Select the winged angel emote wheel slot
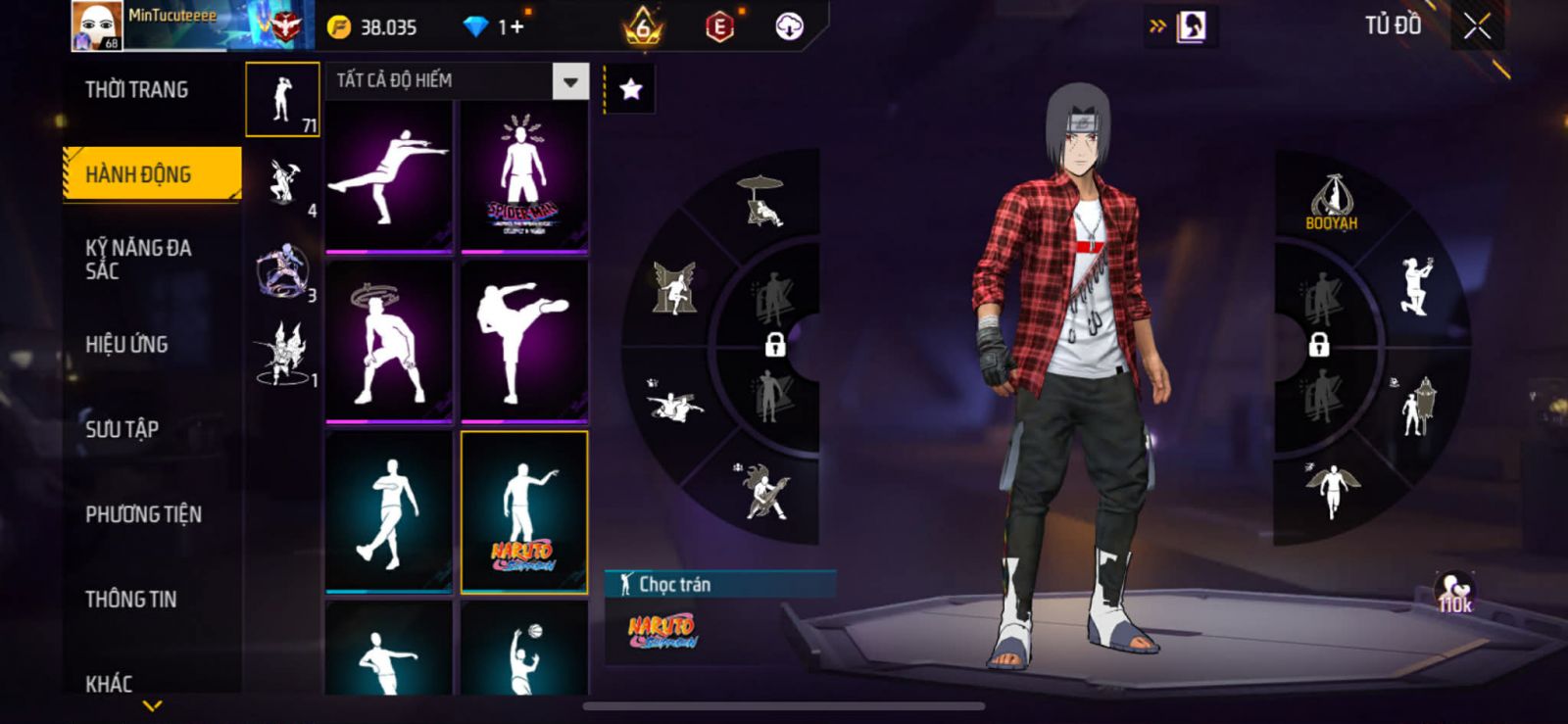This screenshot has height=724, width=1568. pos(1333,490)
